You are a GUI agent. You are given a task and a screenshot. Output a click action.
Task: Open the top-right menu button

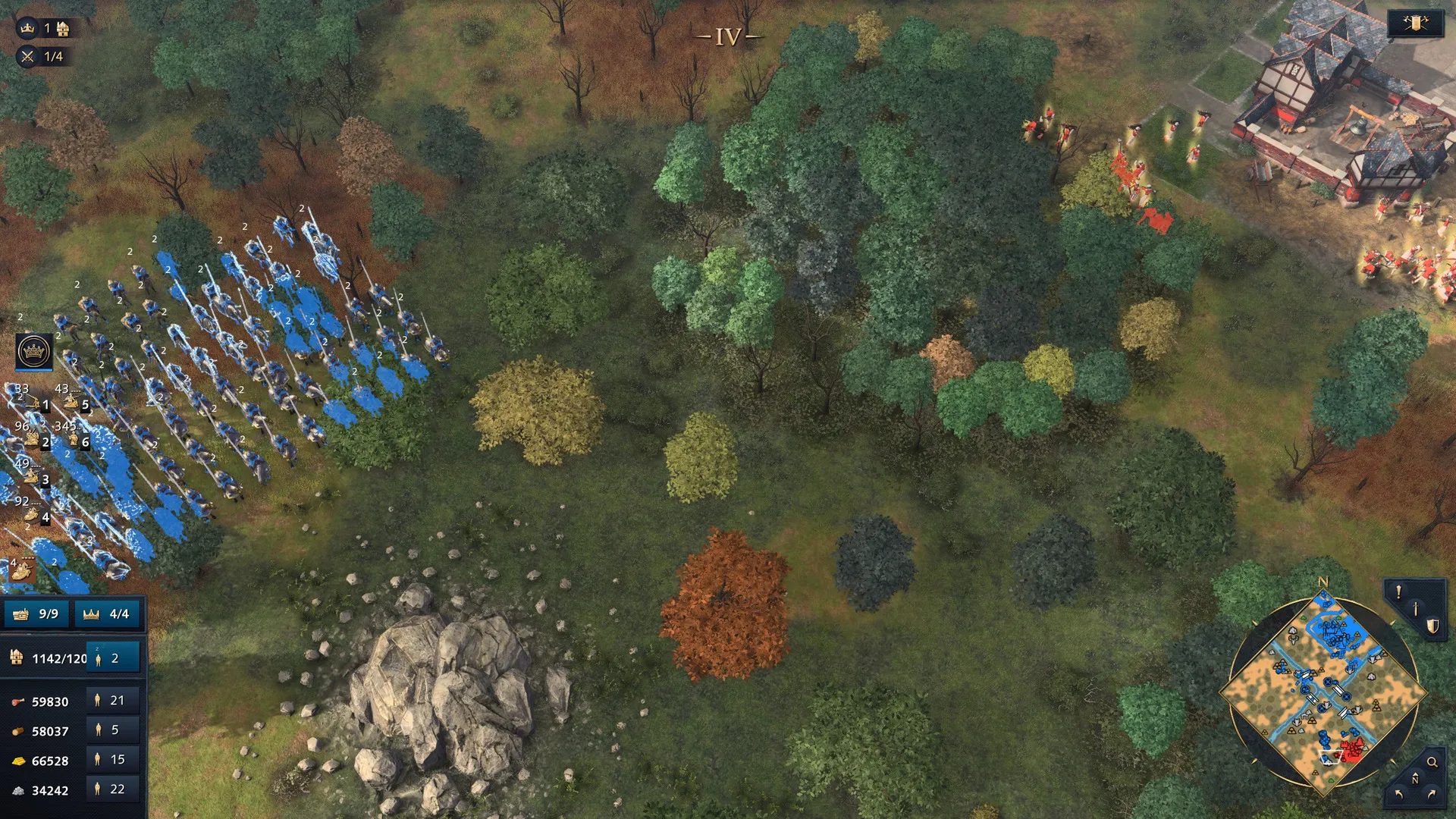pos(1415,24)
